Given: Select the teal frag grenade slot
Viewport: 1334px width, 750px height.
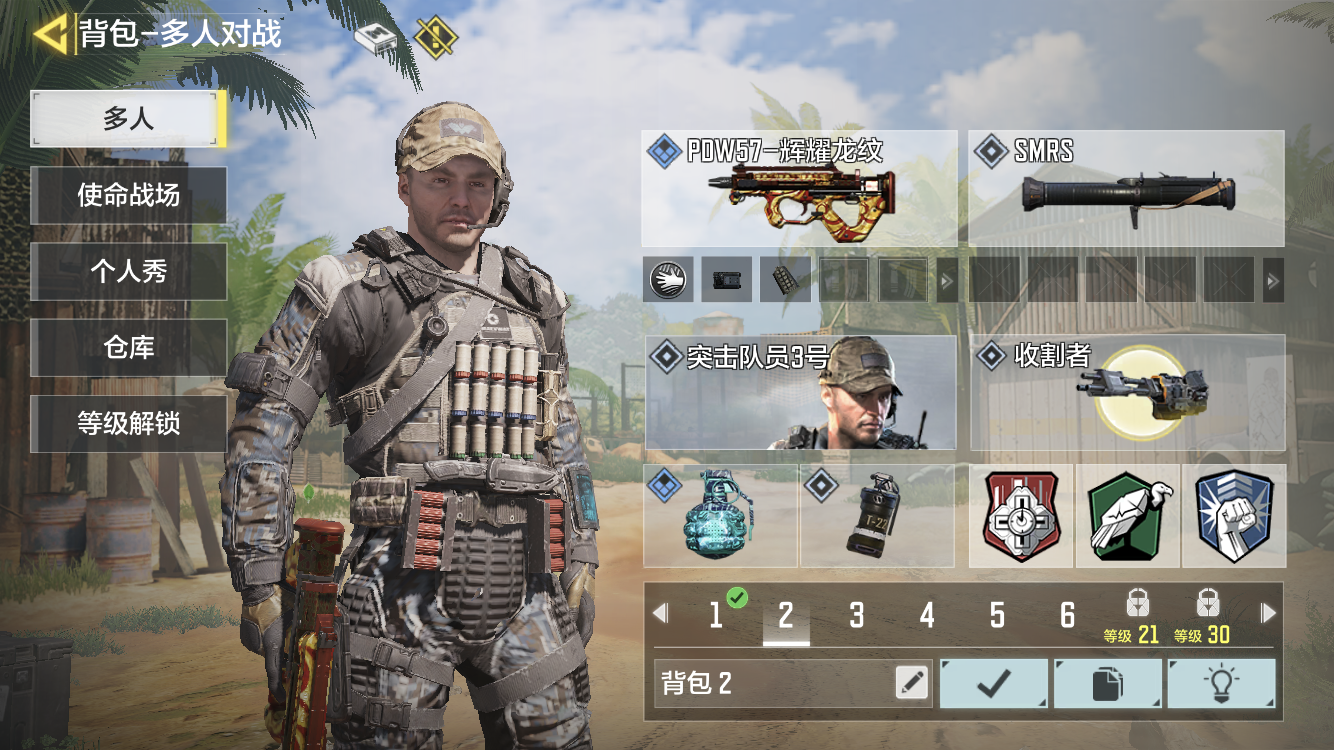Looking at the screenshot, I should (x=720, y=516).
